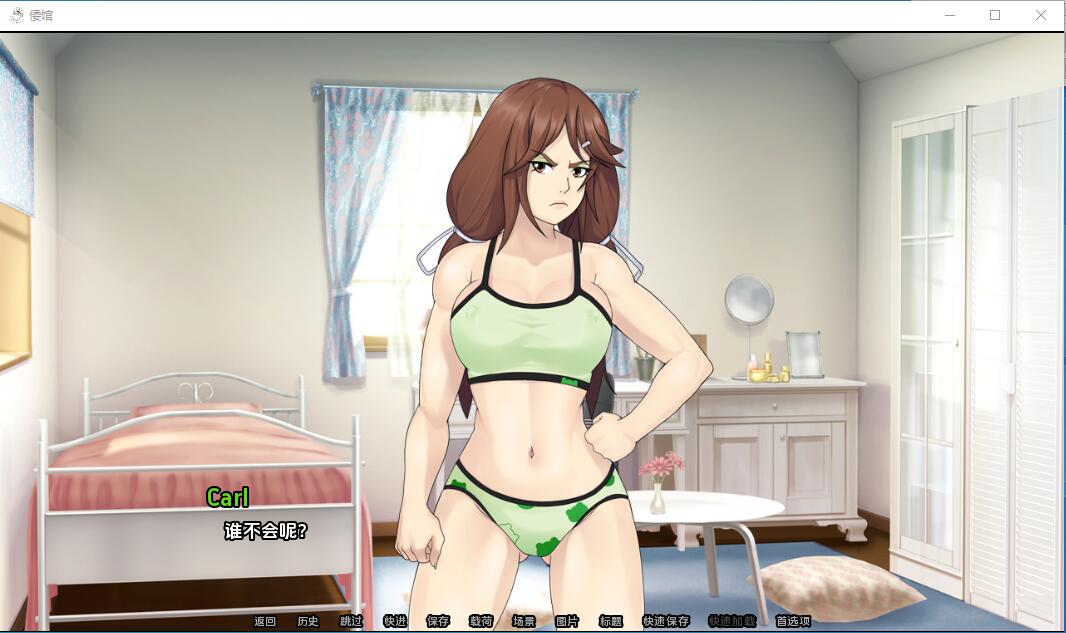The height and width of the screenshot is (633, 1066).
Task: Minimize the game window
Action: pos(949,15)
